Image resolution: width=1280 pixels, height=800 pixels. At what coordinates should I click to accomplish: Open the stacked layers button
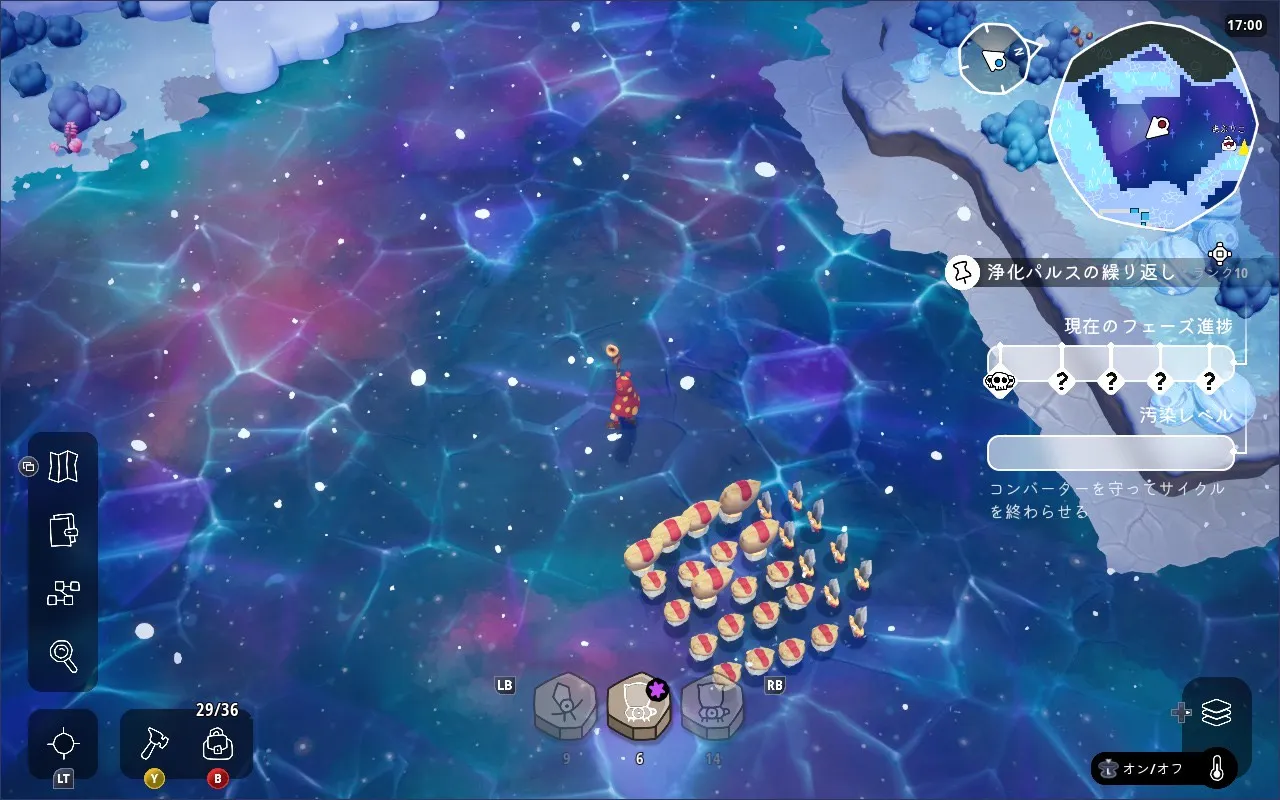click(x=1216, y=713)
